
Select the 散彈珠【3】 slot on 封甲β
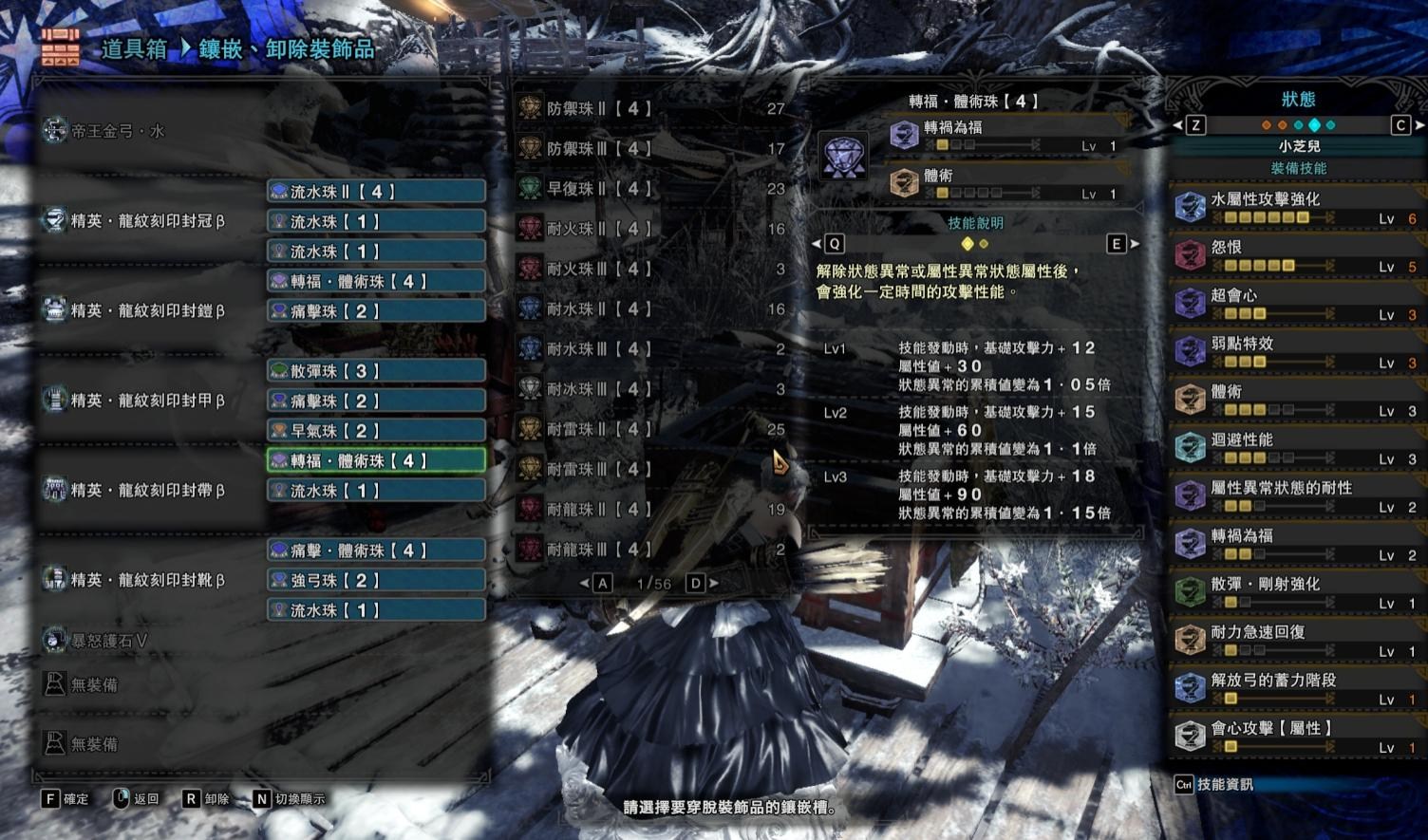coord(375,370)
